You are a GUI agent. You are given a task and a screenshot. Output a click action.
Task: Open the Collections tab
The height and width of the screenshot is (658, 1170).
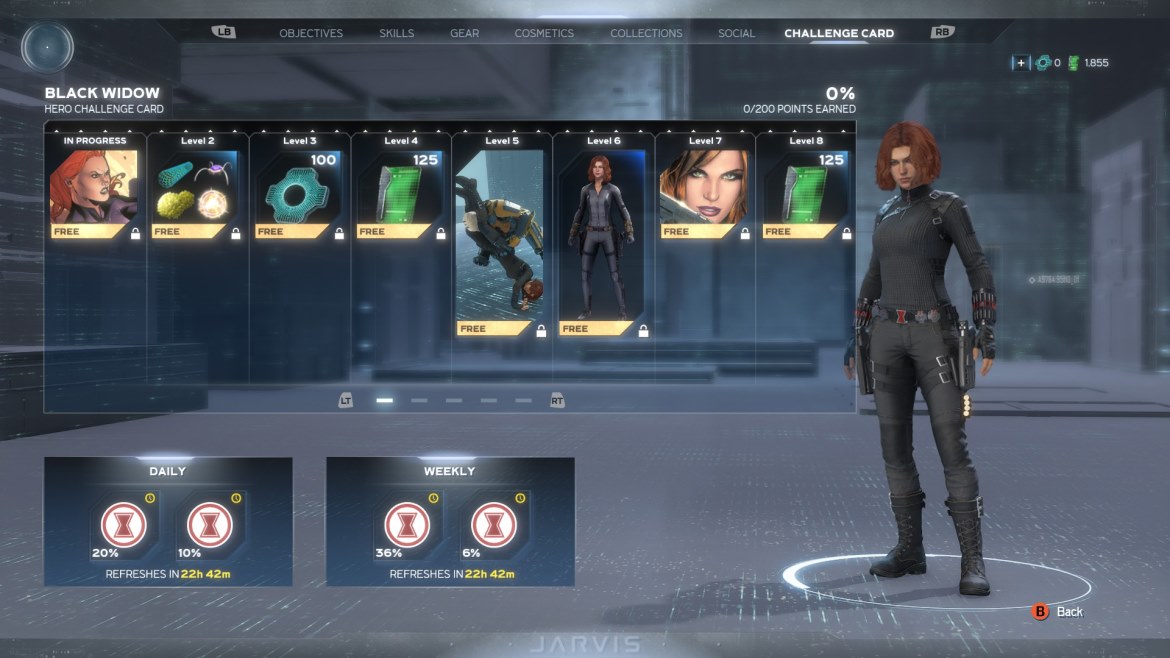coord(646,33)
